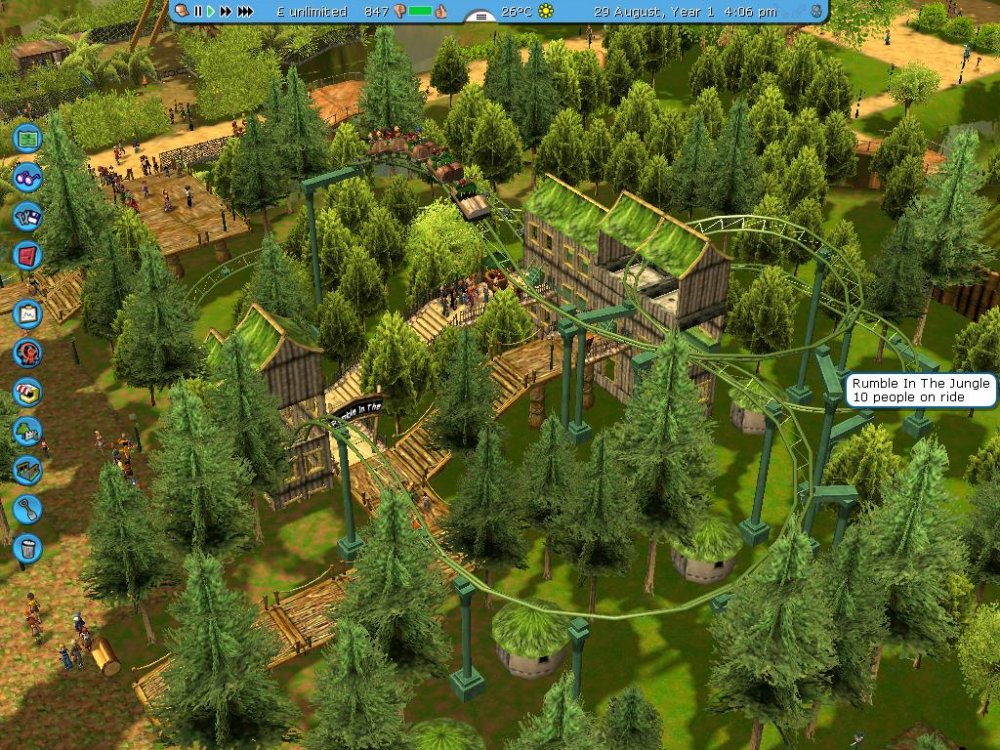Click the sunny weather icon
This screenshot has width=1000, height=750.
pyautogui.click(x=546, y=11)
